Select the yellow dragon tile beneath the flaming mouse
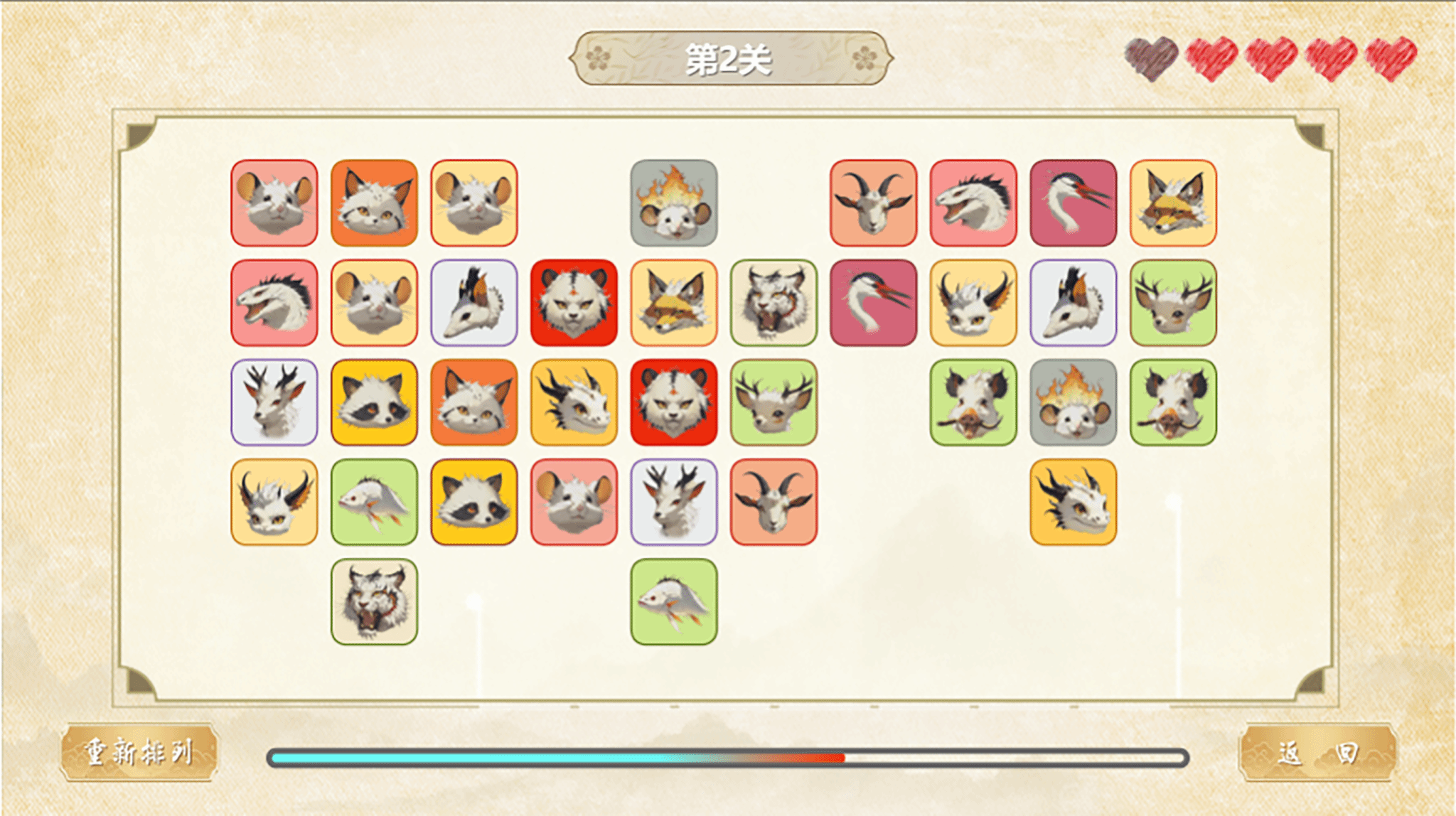The width and height of the screenshot is (1456, 816). 1073,502
